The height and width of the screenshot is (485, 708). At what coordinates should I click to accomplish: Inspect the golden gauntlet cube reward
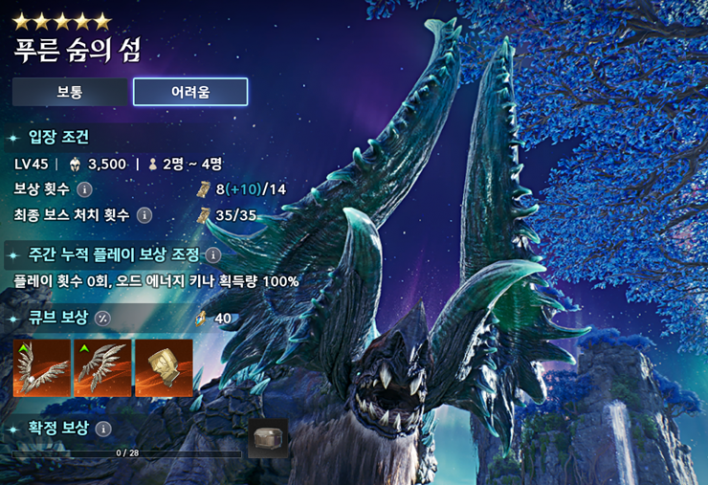pos(163,368)
